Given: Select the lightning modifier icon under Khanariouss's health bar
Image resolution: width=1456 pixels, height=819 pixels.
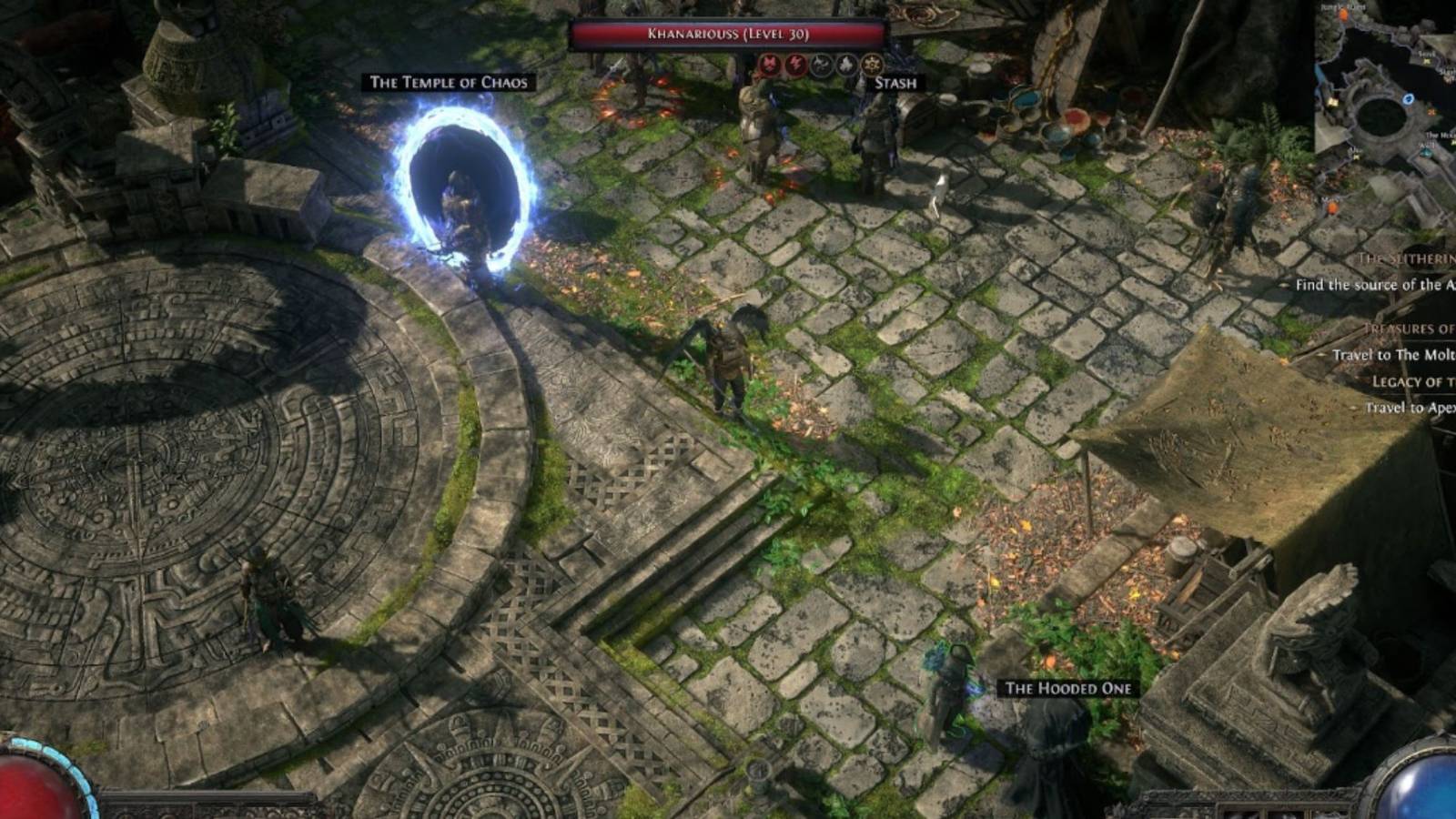Looking at the screenshot, I should (x=797, y=64).
